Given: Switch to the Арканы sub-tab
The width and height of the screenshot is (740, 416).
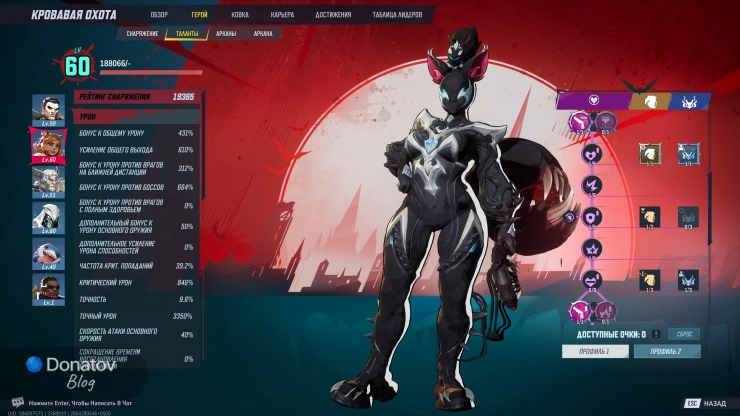Looking at the screenshot, I should click(x=228, y=33).
